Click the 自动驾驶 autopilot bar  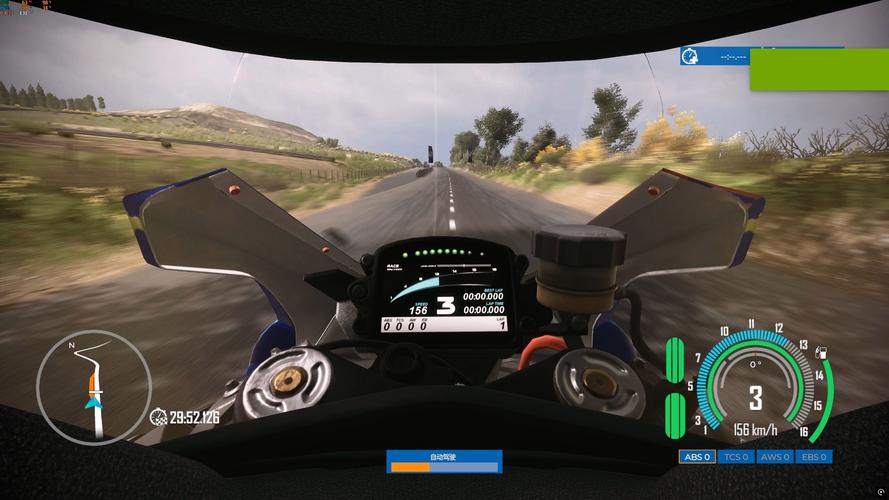point(444,461)
